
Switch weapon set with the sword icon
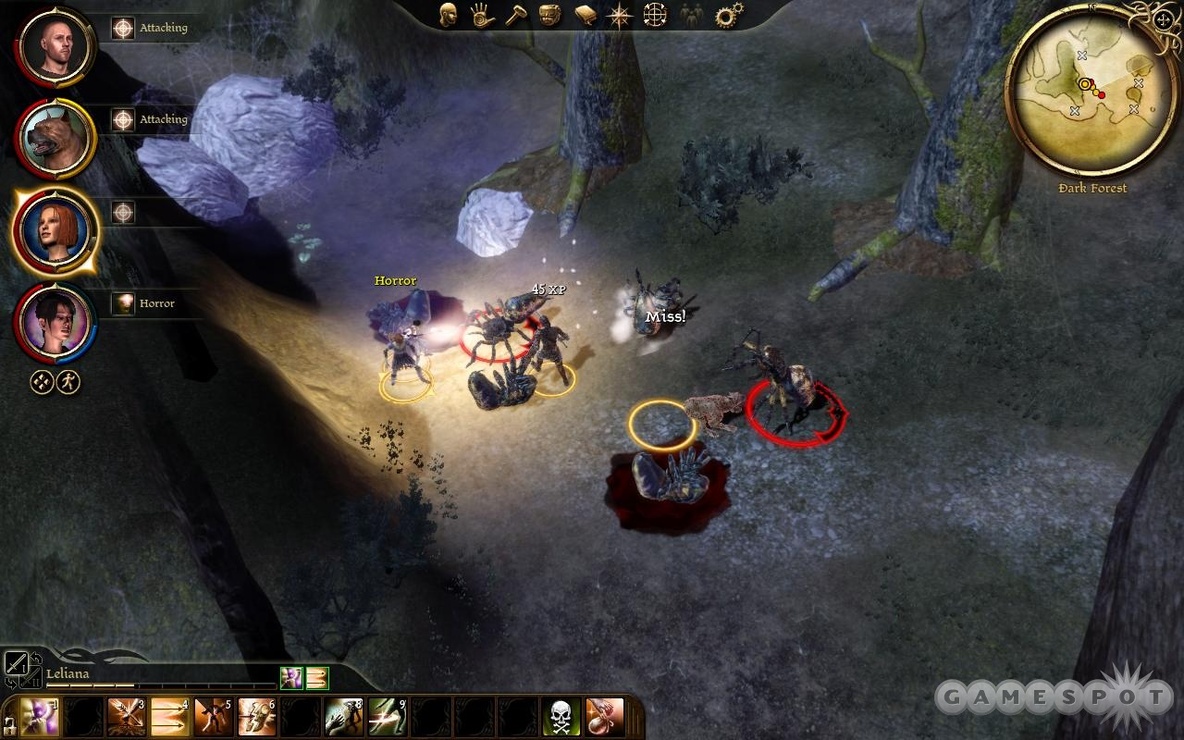click(x=16, y=663)
